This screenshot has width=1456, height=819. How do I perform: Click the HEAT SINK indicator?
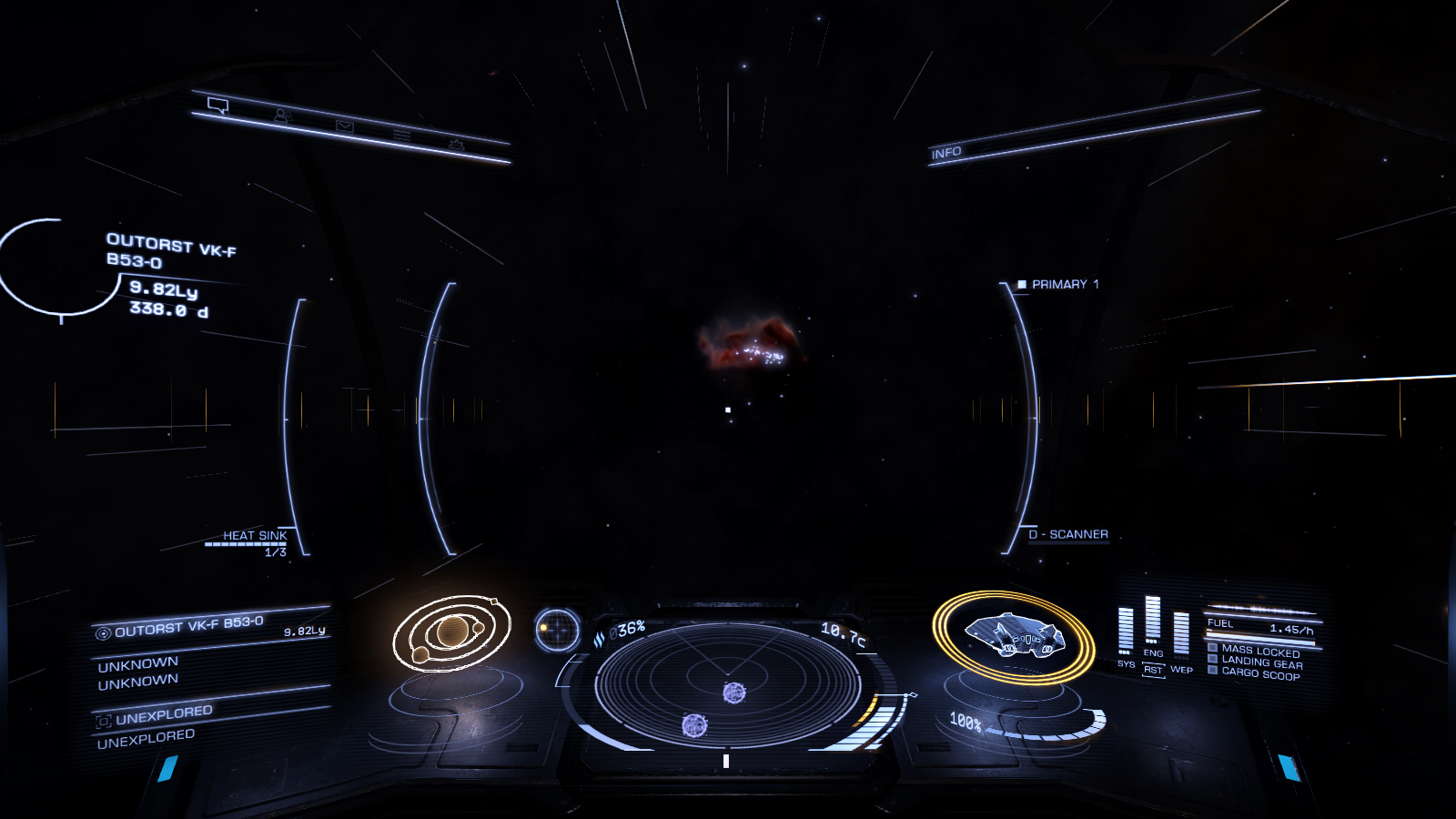click(255, 536)
